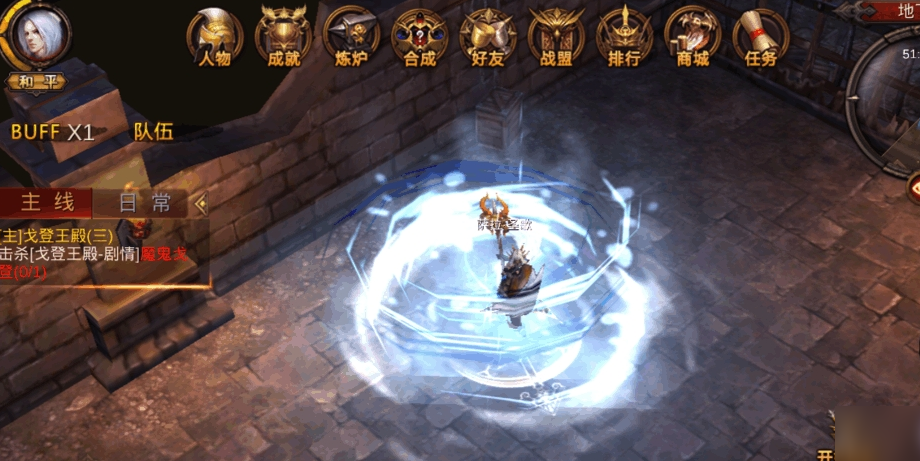Open the circular minimap
This screenshot has width=920, height=461.
coord(890,95)
